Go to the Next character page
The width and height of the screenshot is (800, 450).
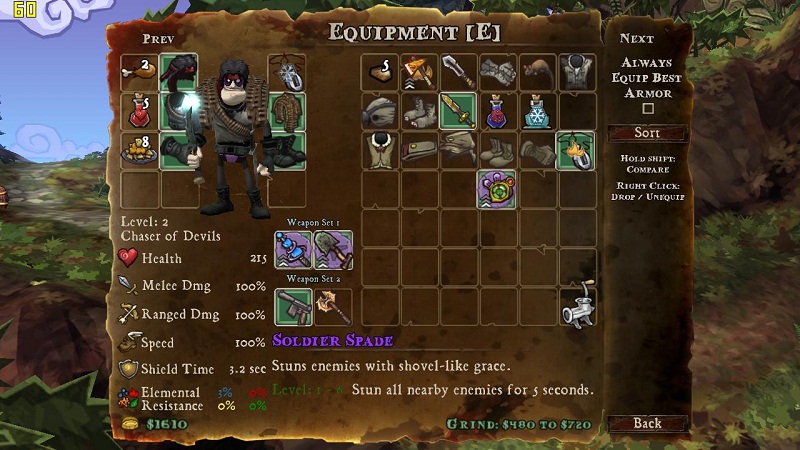pos(636,39)
